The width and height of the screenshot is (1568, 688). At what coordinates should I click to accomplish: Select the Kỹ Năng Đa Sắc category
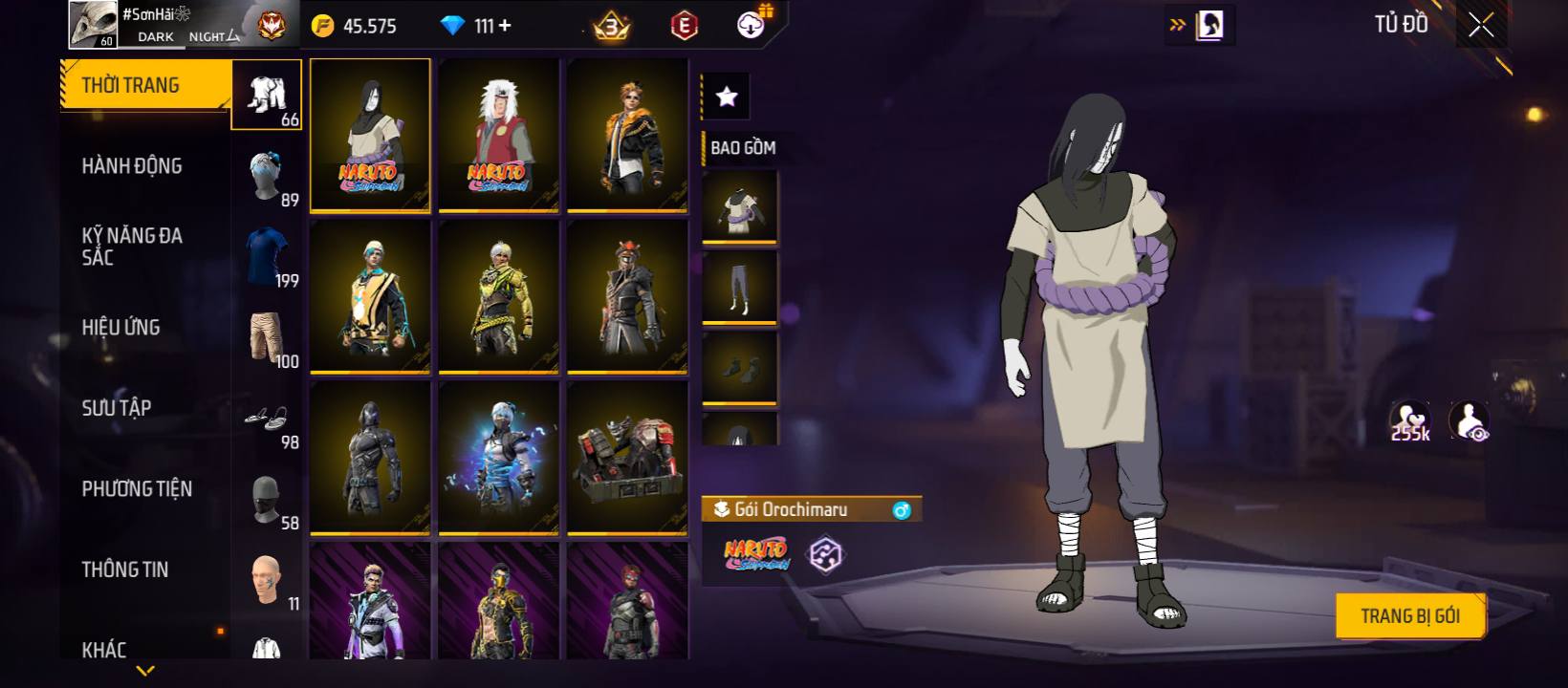pos(132,247)
